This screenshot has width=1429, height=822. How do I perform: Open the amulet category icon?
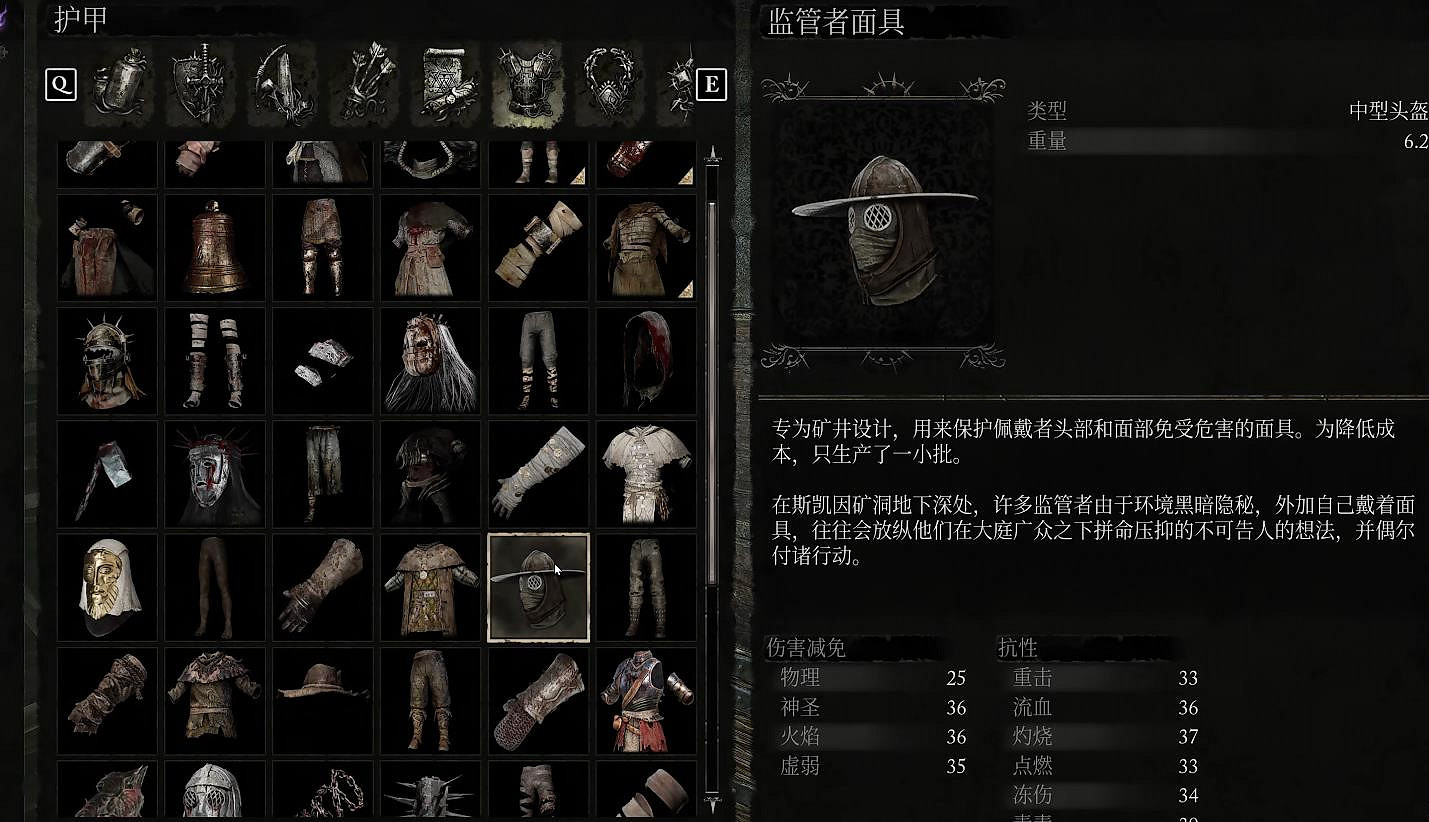point(610,85)
